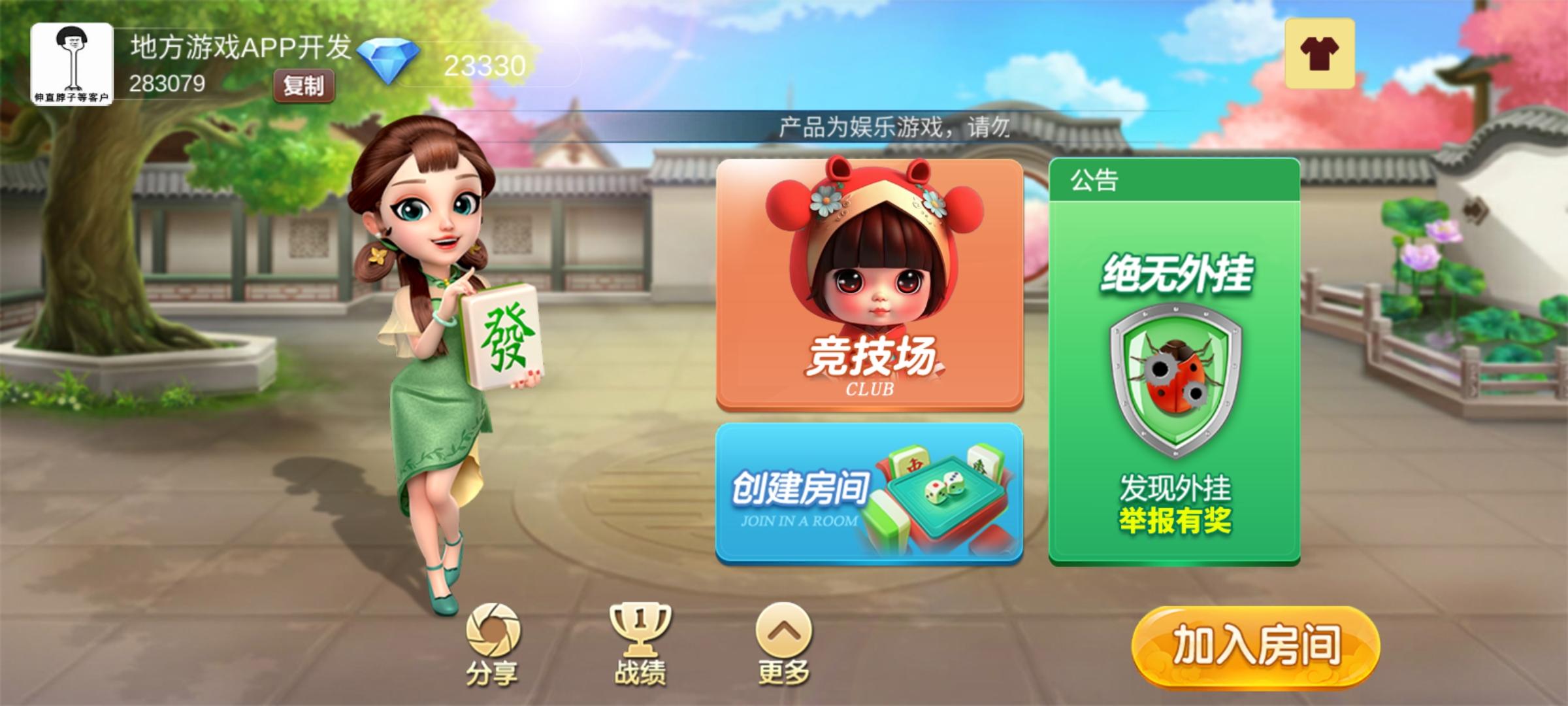This screenshot has width=1568, height=706.
Task: Tap the blue diamond currency icon
Action: coord(389,61)
